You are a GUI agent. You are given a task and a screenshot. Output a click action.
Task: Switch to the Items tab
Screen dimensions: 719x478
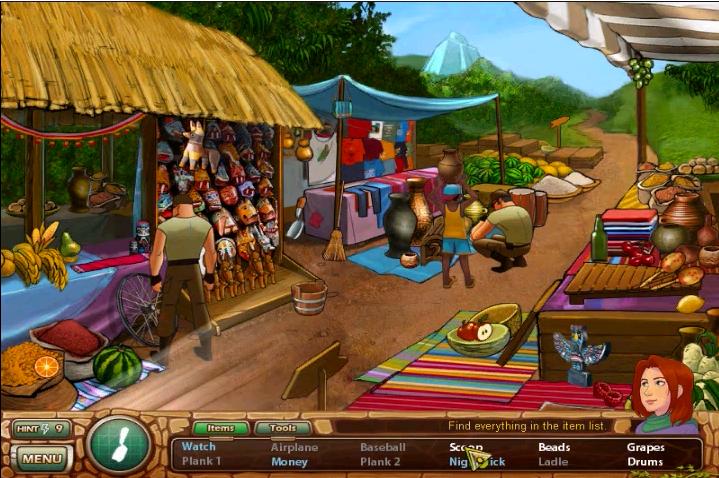(x=220, y=428)
